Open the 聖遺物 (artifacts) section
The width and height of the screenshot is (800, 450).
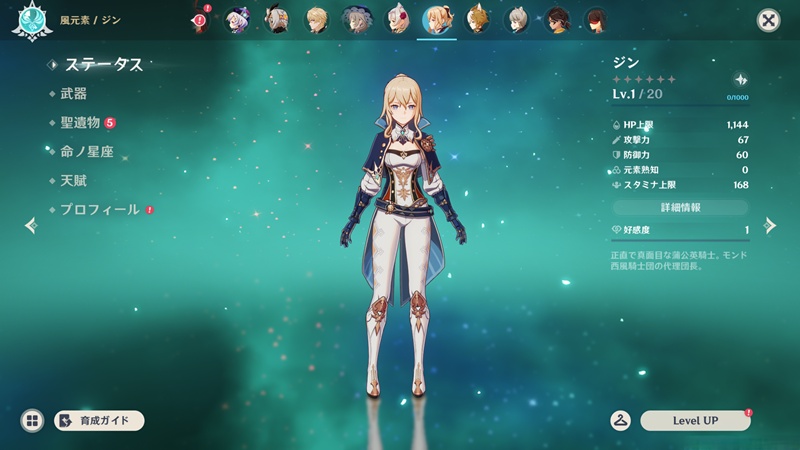[80, 123]
